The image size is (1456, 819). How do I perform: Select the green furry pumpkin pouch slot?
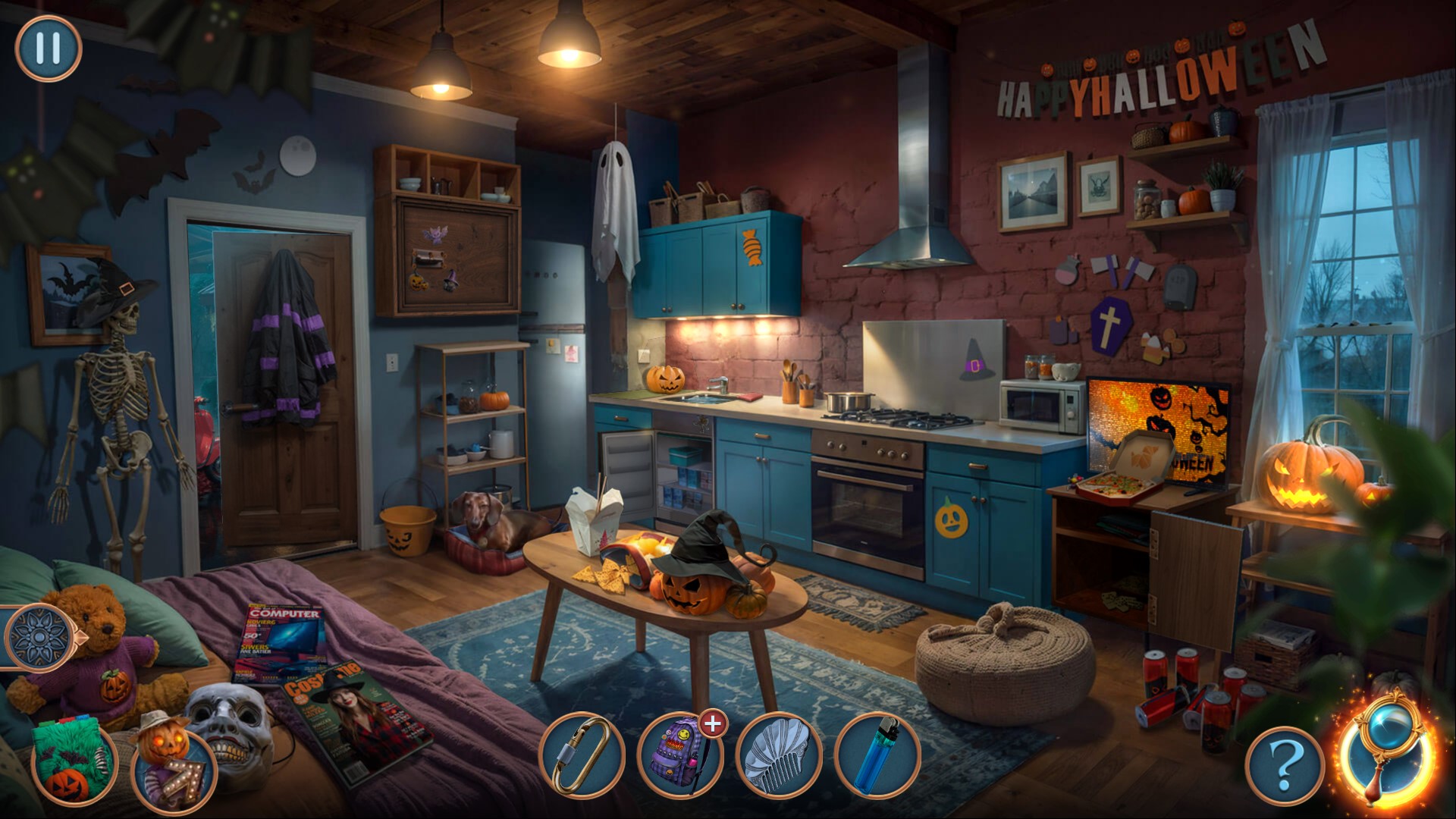coord(74,762)
